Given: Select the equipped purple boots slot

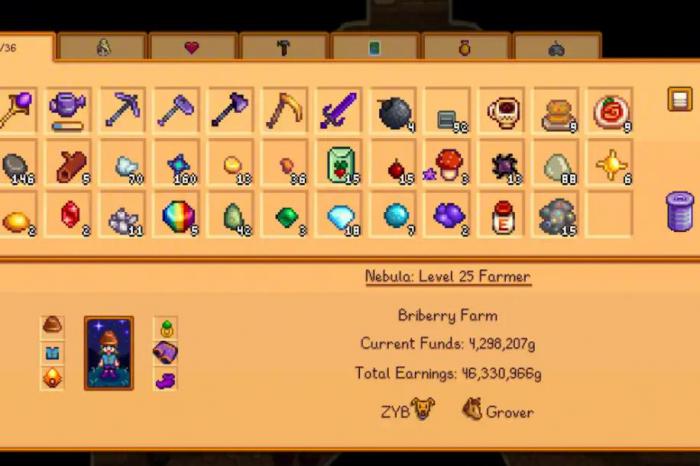Looking at the screenshot, I should tap(165, 380).
